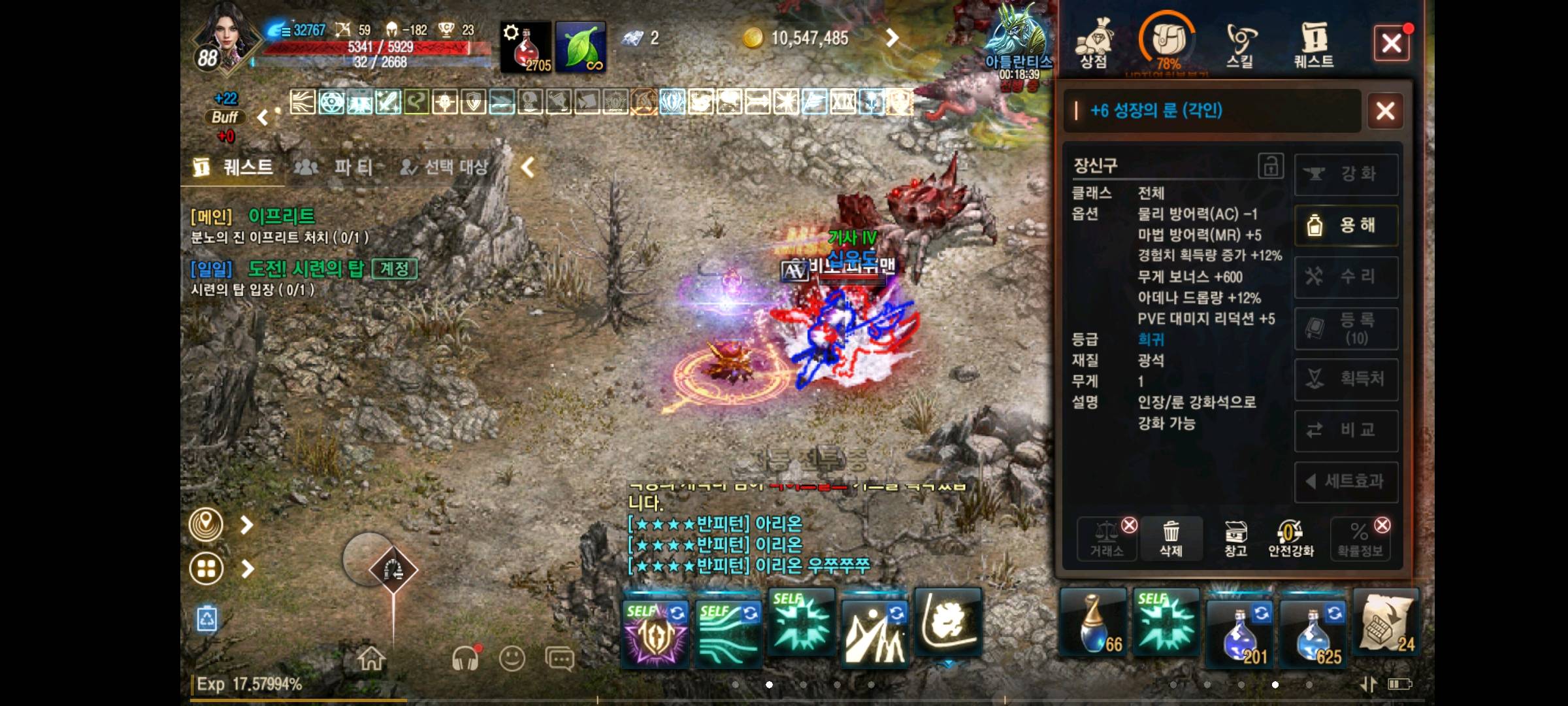Open the 세트효과 (set effect) expander
This screenshot has width=1568, height=706.
click(1345, 482)
